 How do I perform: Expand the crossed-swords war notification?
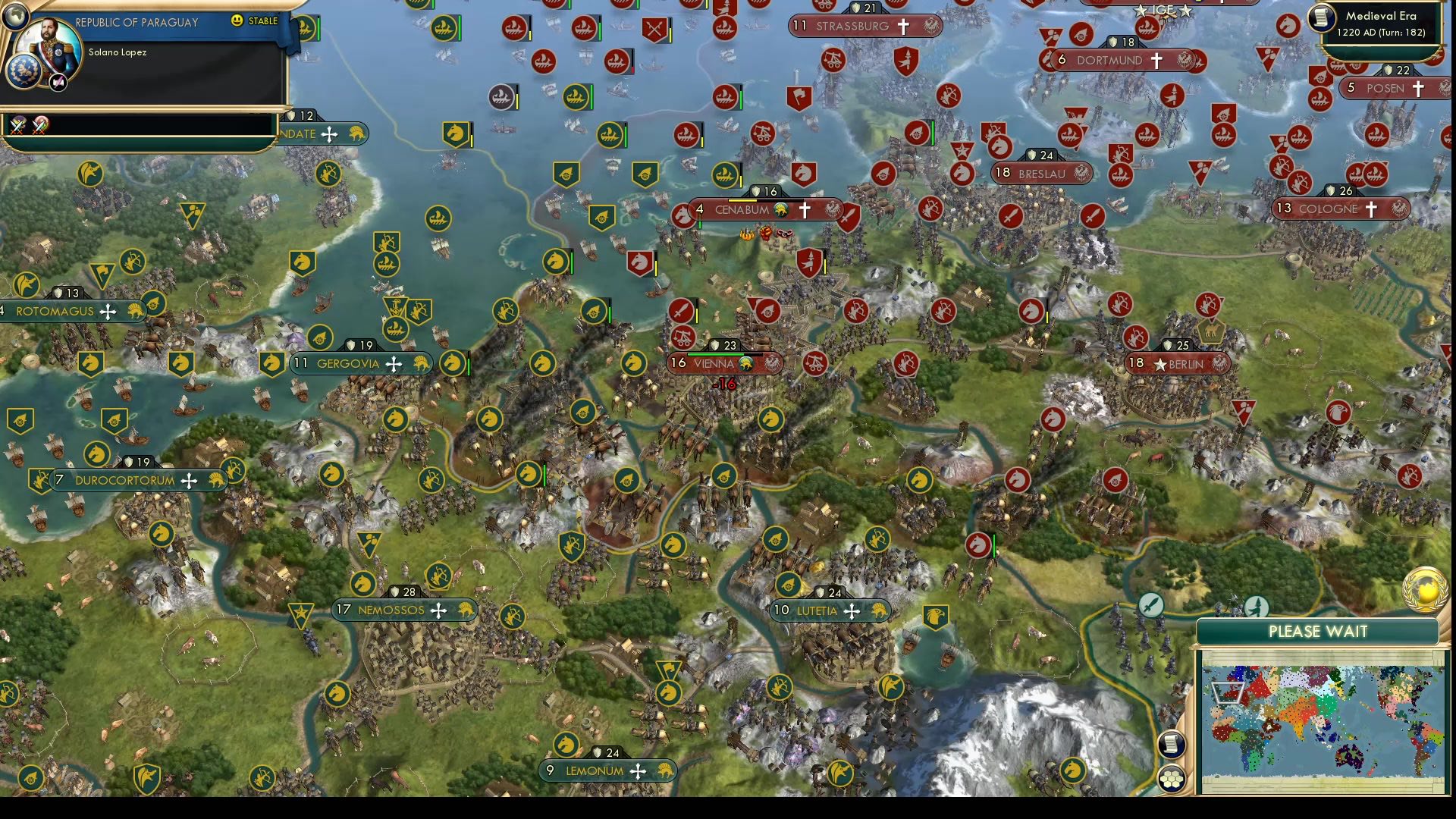(x=17, y=126)
